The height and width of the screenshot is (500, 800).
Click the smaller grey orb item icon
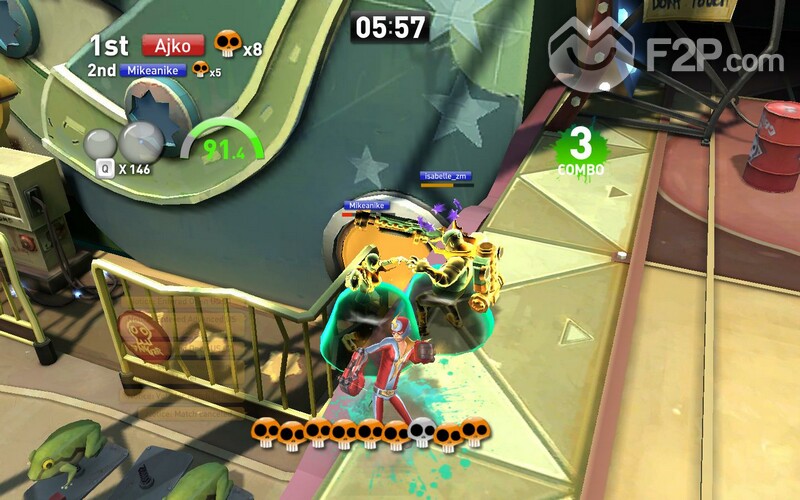click(102, 145)
